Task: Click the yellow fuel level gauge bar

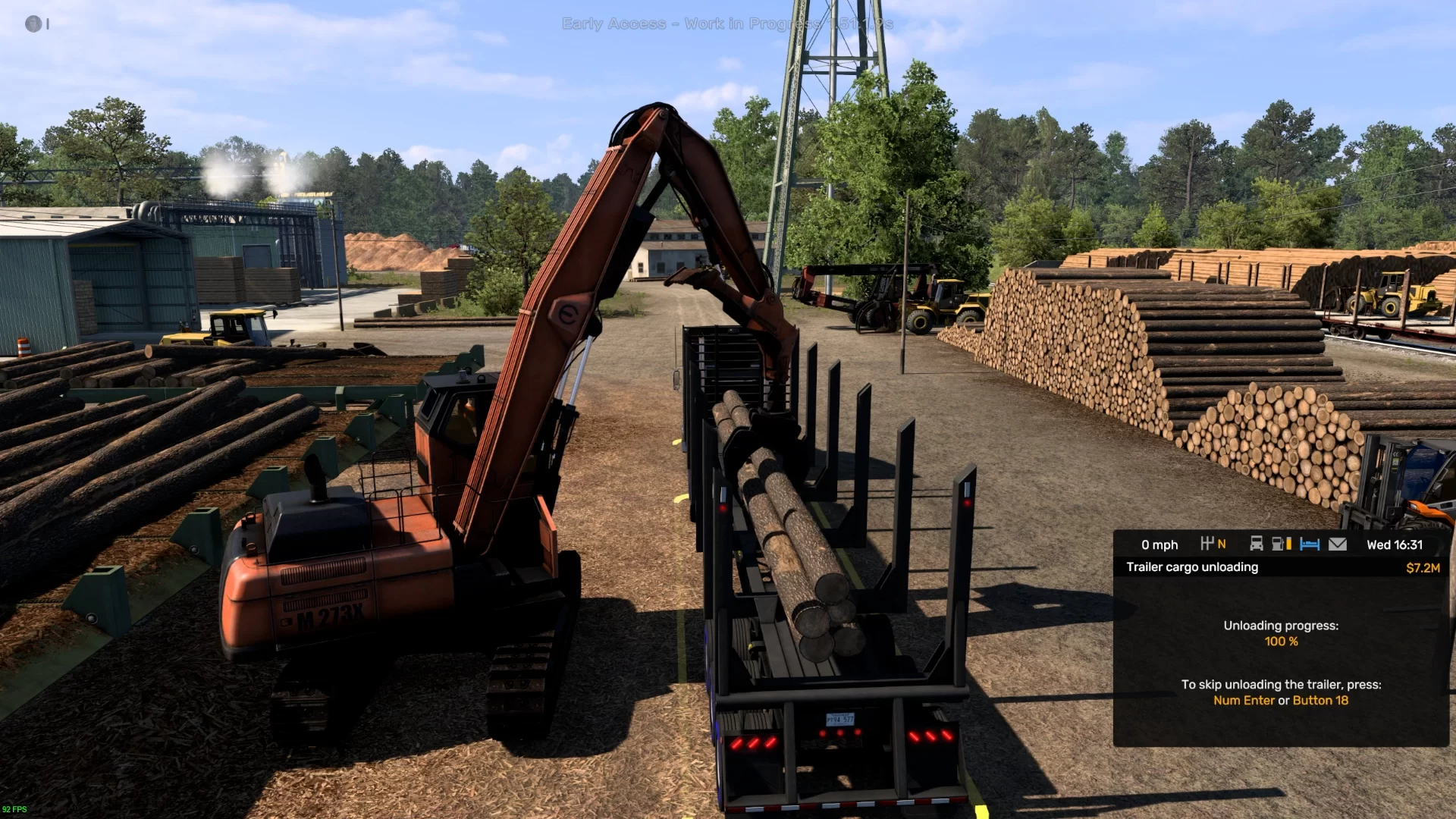Action: 1288,544
